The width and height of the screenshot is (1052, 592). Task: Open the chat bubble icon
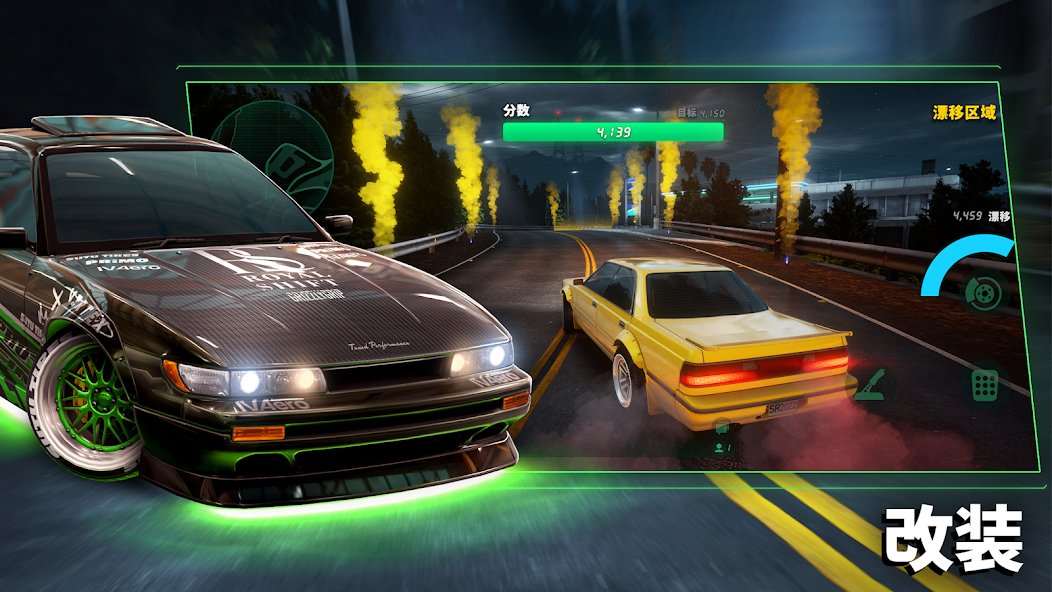(721, 427)
